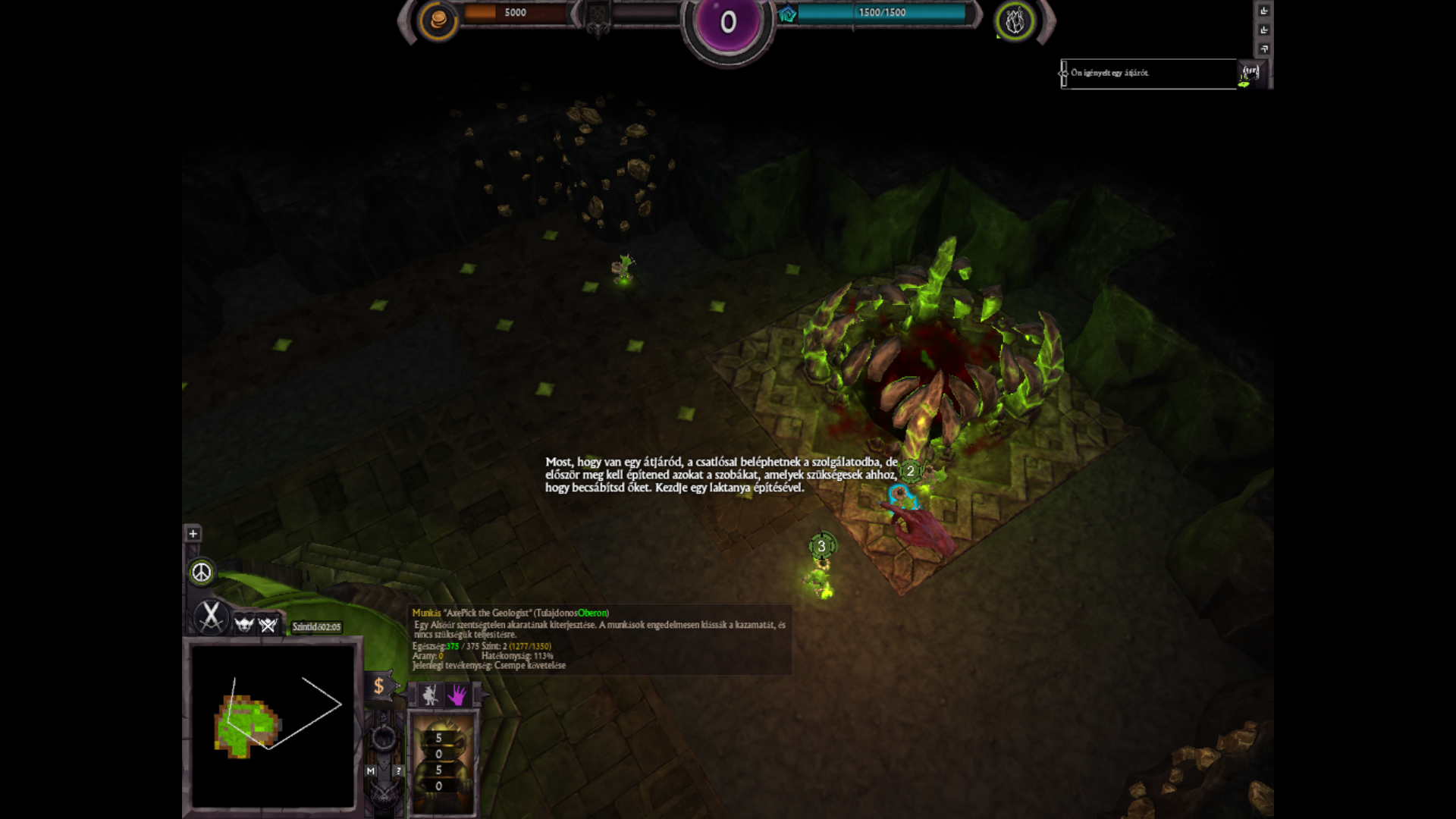The image size is (1456, 819).
Task: Activate the crossed swords rally button
Action: (x=211, y=616)
